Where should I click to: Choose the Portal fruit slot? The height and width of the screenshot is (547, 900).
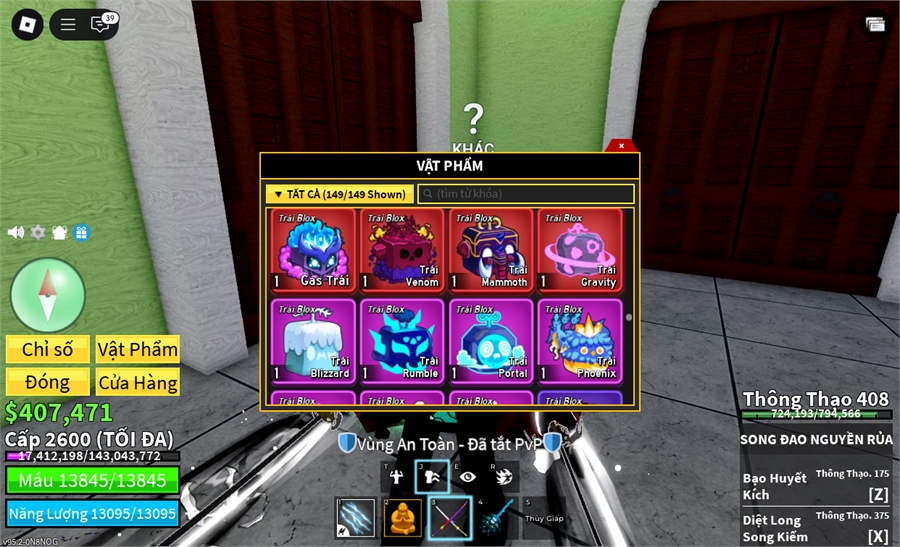pyautogui.click(x=491, y=340)
